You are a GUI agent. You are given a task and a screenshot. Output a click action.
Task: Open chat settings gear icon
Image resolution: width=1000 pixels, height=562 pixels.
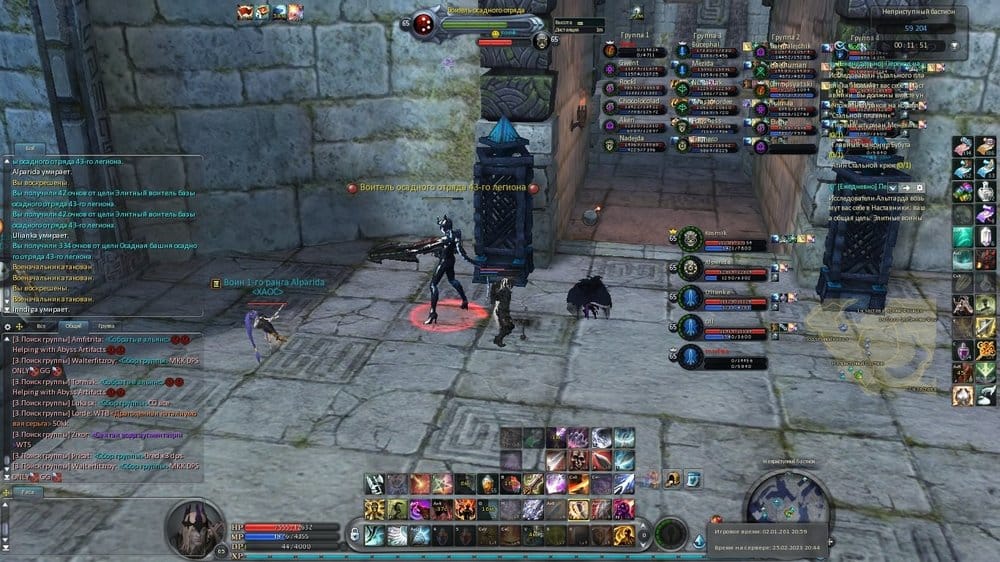pos(9,326)
